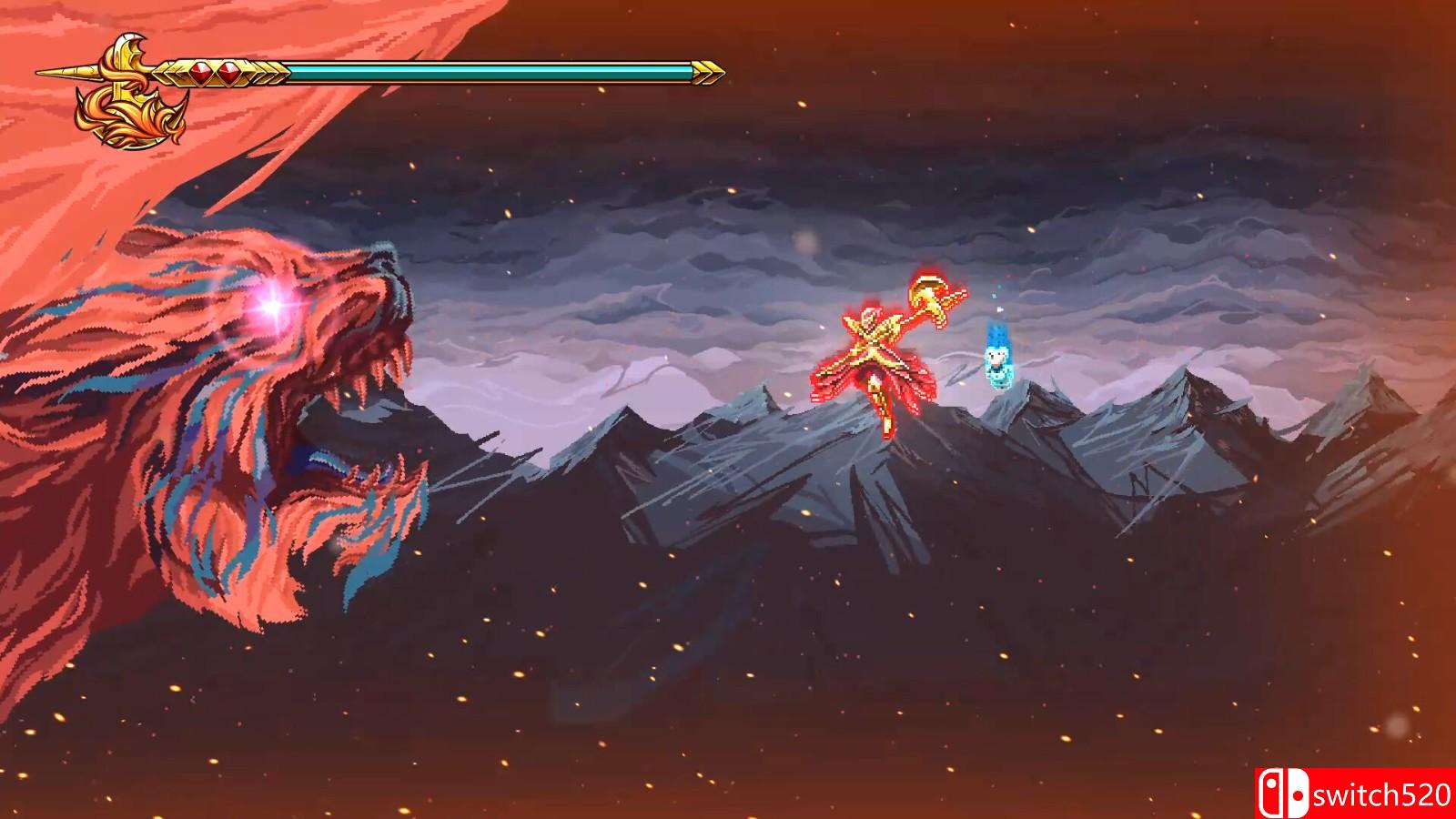This screenshot has width=1456, height=819.
Task: Select the first red gem on the health bar
Action: [x=200, y=72]
